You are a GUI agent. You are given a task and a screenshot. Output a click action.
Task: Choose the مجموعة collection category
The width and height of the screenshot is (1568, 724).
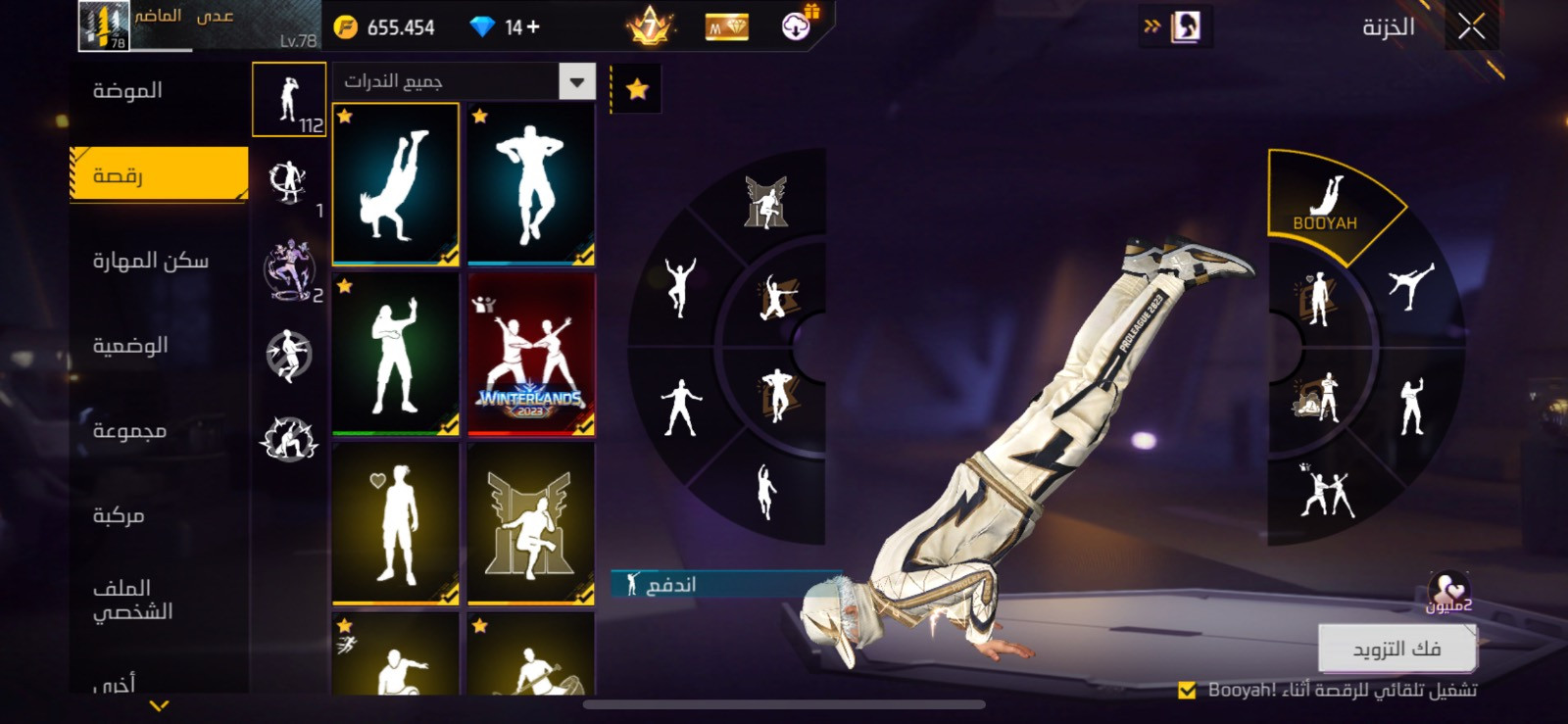129,430
